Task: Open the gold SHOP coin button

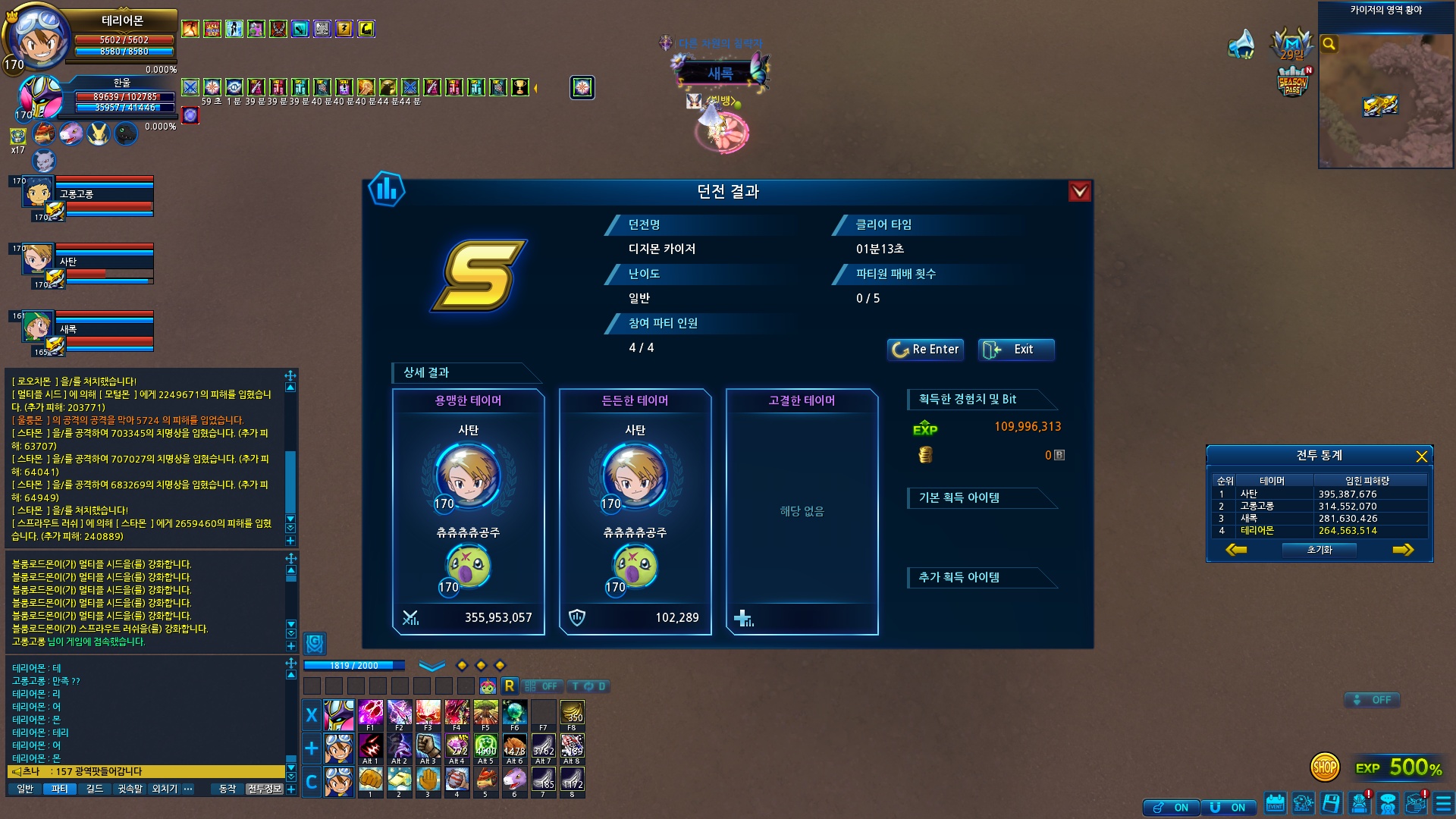Action: (1325, 767)
